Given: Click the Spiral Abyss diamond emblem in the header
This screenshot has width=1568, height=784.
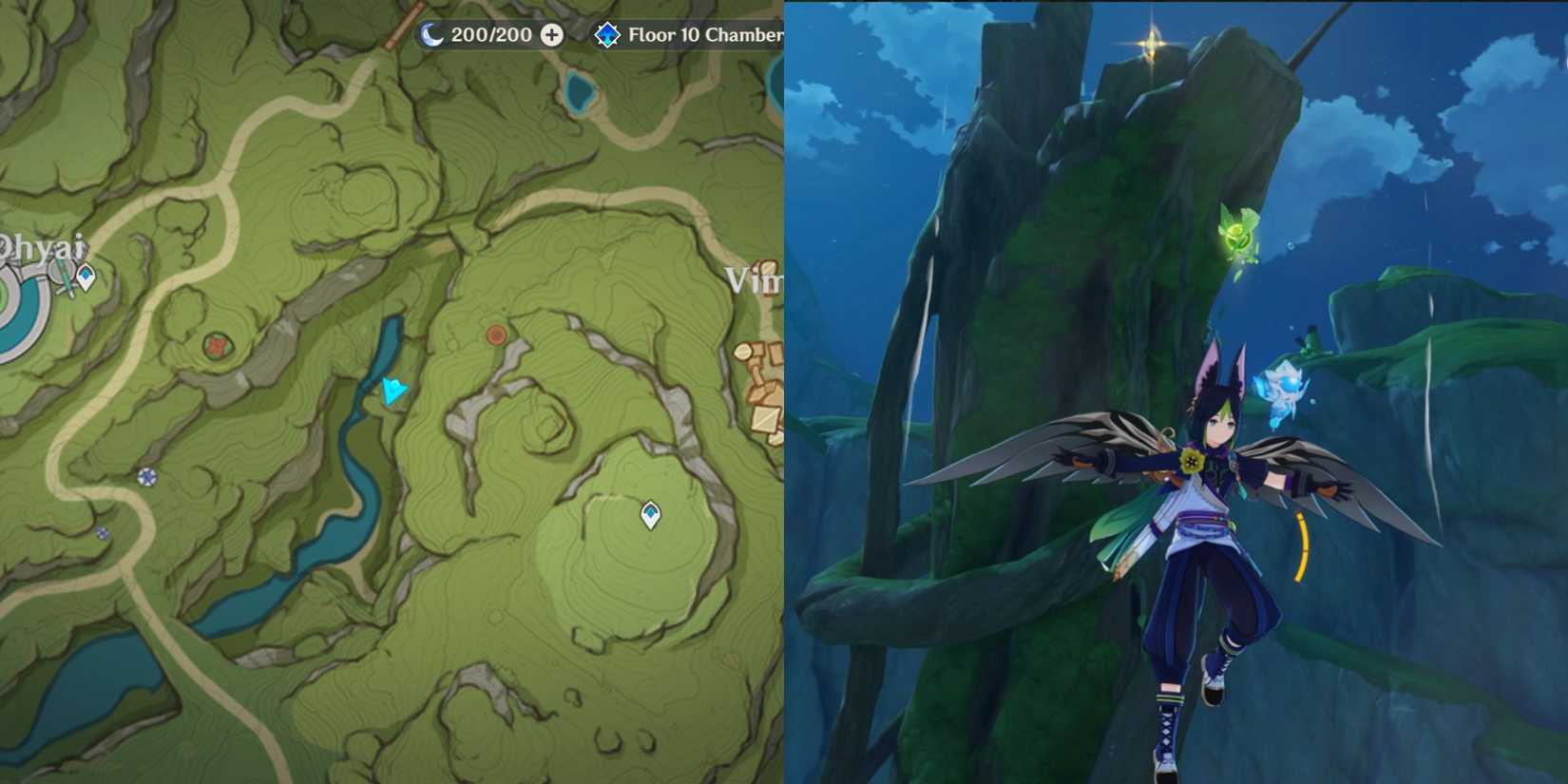Looking at the screenshot, I should (x=606, y=34).
